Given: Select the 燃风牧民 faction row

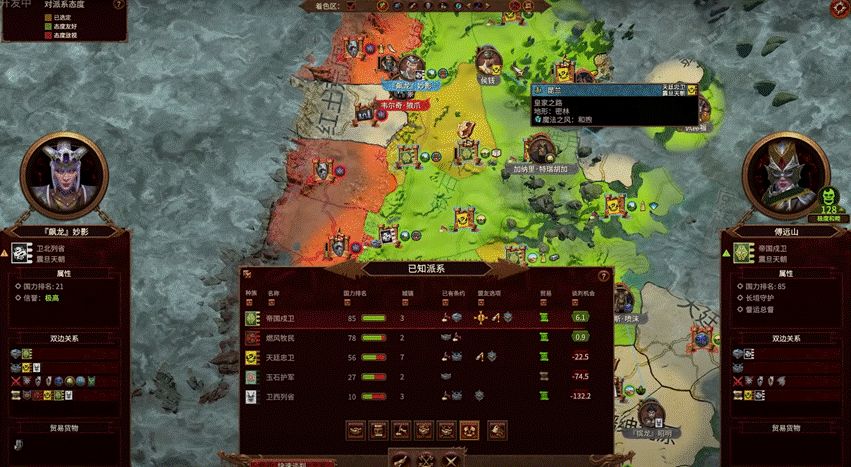Looking at the screenshot, I should [x=300, y=338].
